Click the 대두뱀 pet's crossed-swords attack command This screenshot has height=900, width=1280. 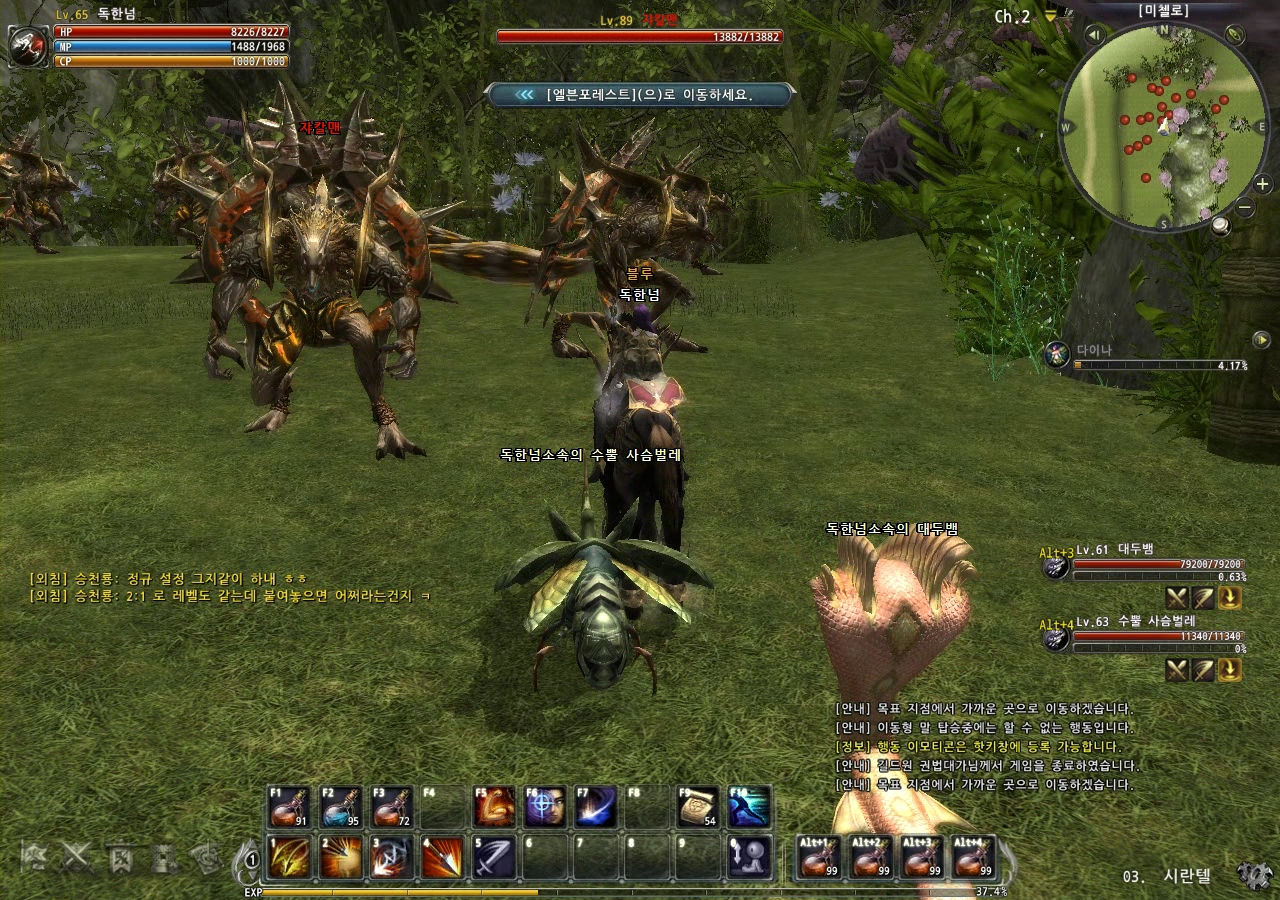point(1177,598)
